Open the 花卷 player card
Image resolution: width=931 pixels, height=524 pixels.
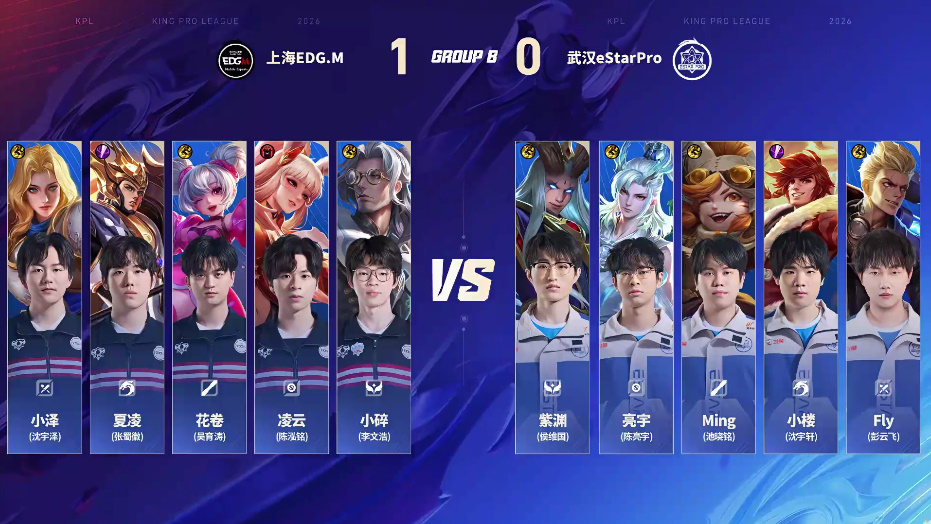tap(209, 297)
